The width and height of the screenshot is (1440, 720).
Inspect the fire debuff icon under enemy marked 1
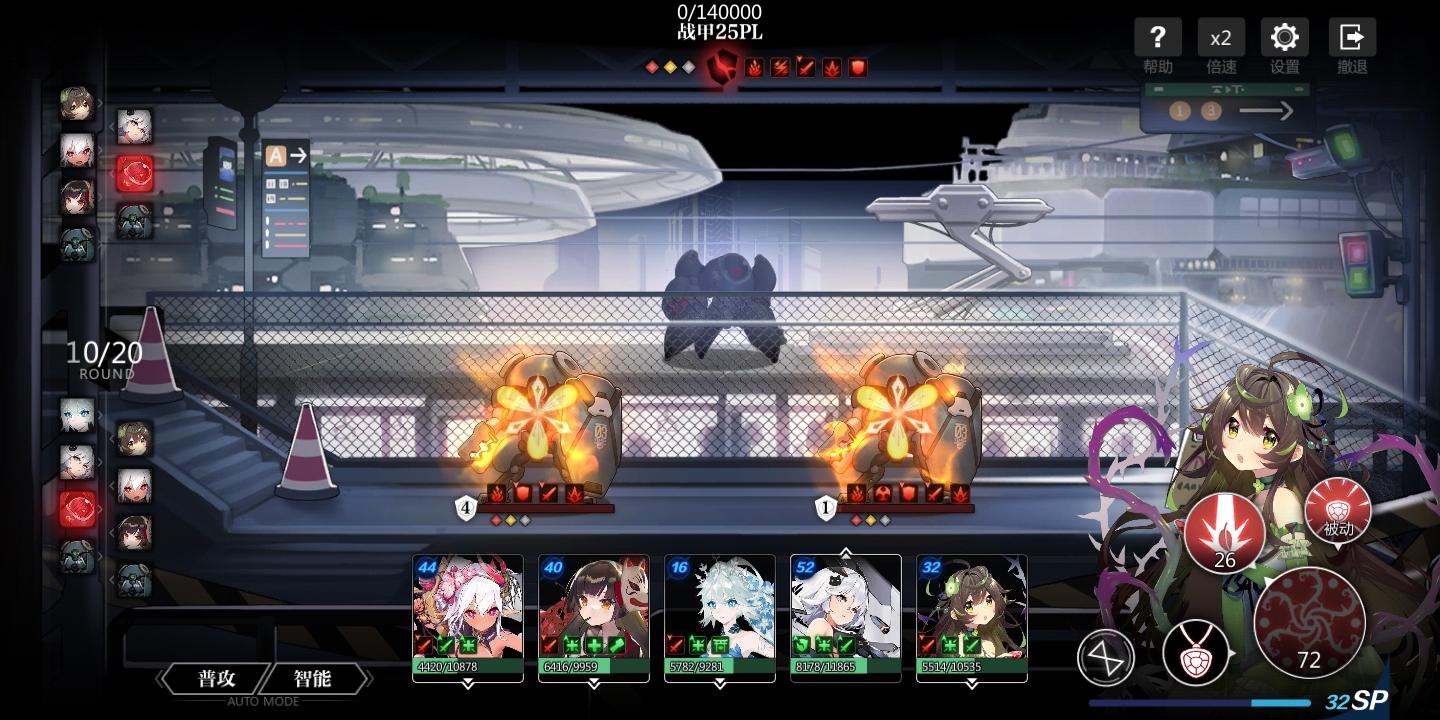855,494
